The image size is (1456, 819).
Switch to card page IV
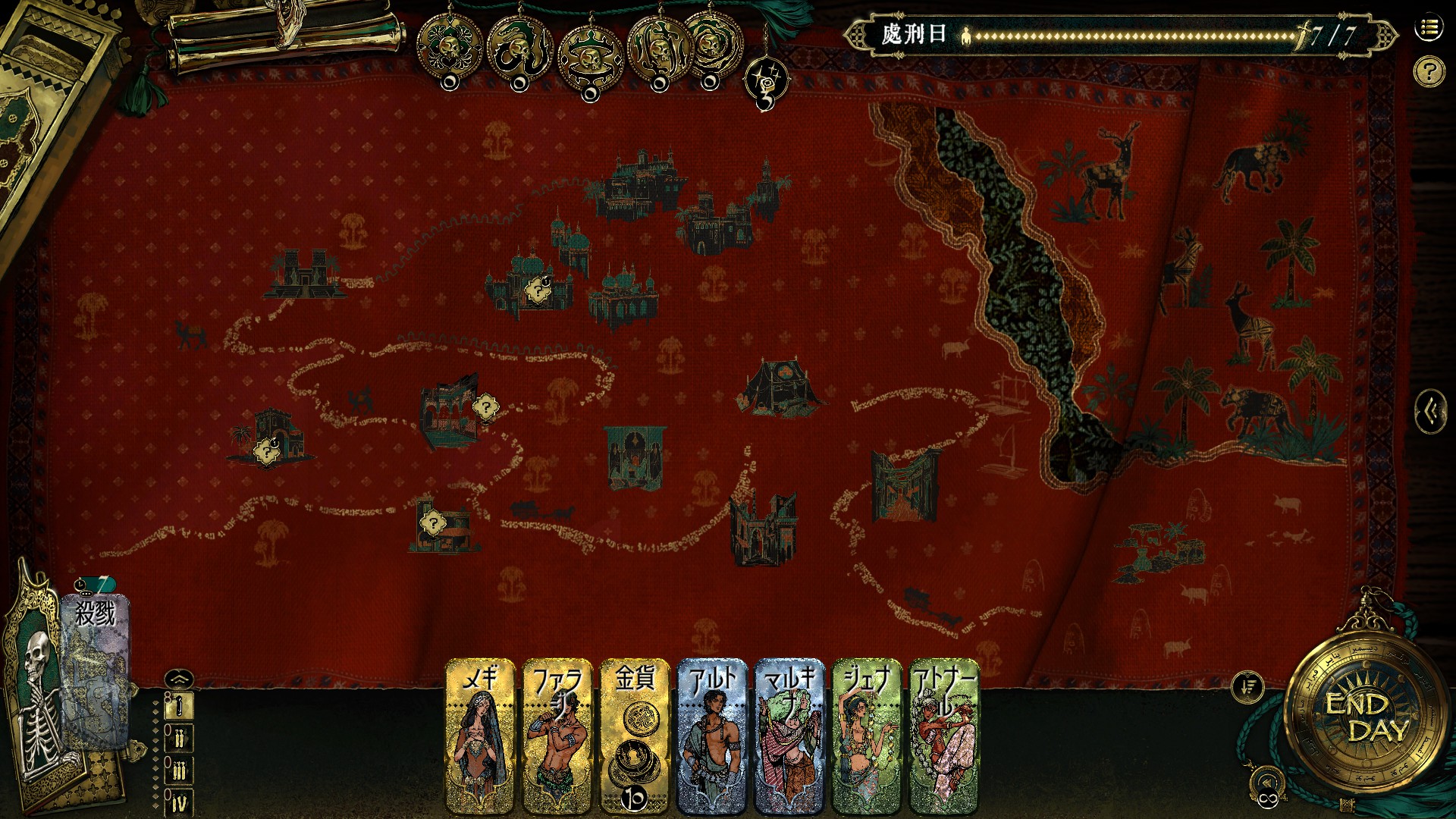[179, 802]
